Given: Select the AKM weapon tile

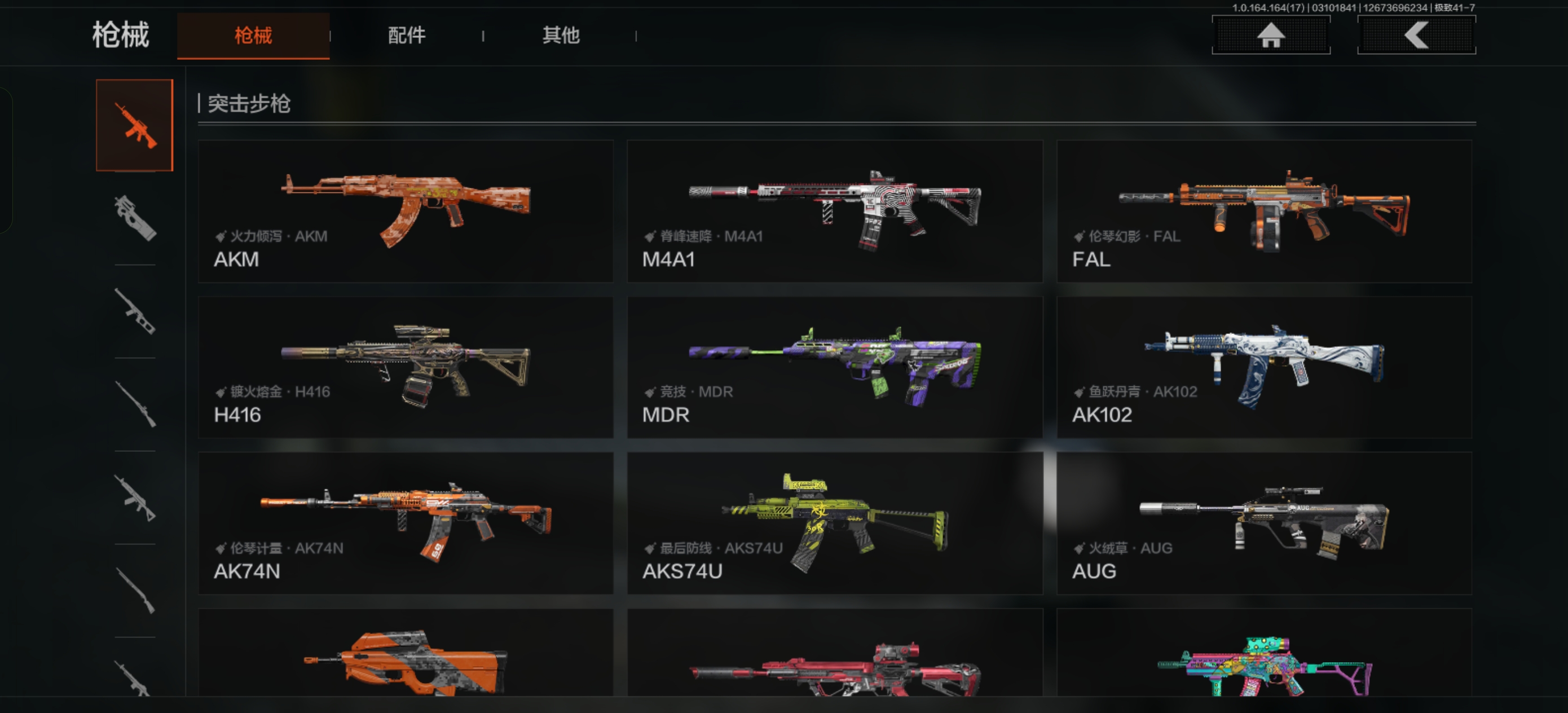Looking at the screenshot, I should (x=406, y=212).
